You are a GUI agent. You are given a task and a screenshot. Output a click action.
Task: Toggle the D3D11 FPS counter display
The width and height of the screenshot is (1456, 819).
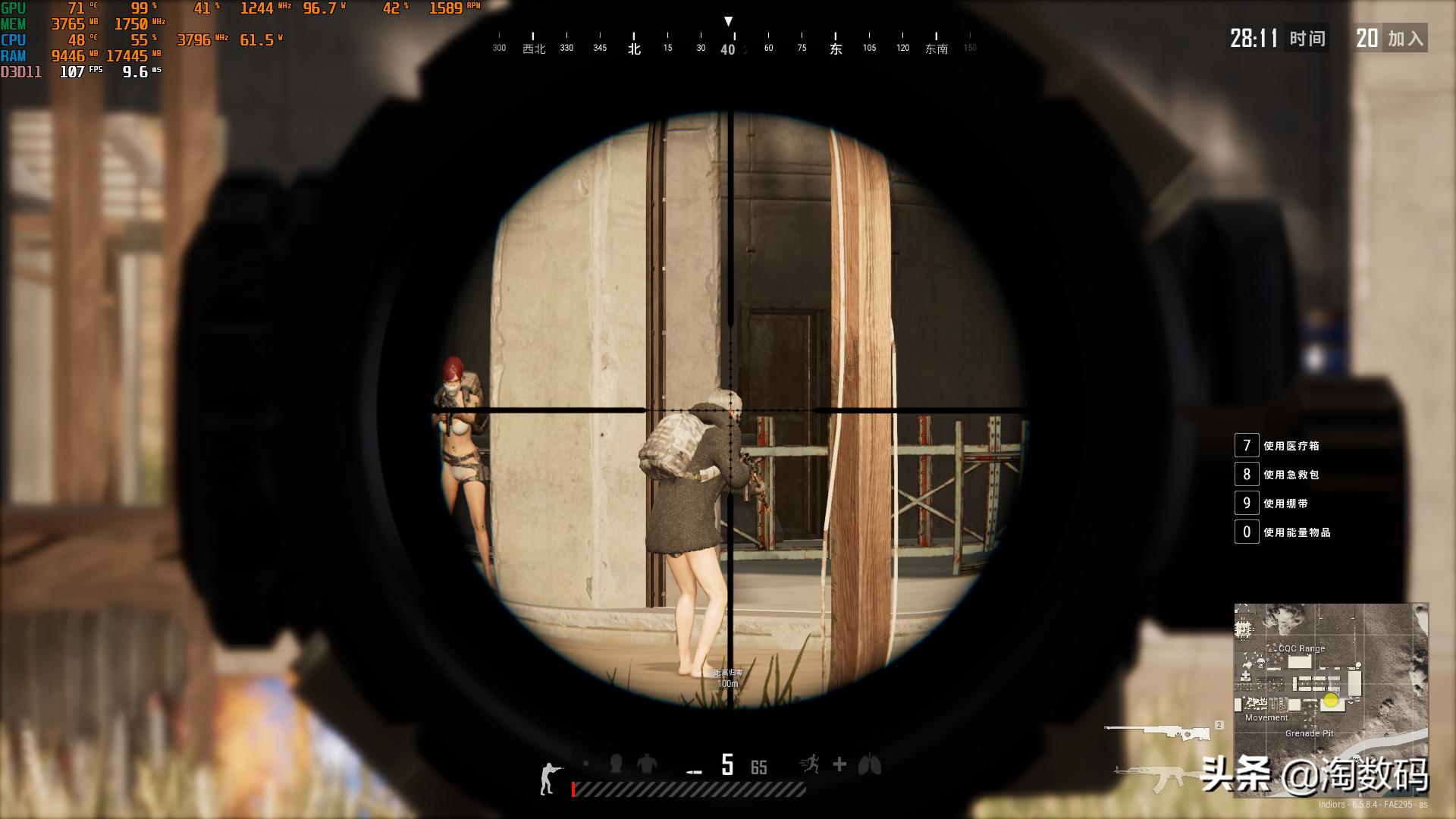tap(72, 73)
